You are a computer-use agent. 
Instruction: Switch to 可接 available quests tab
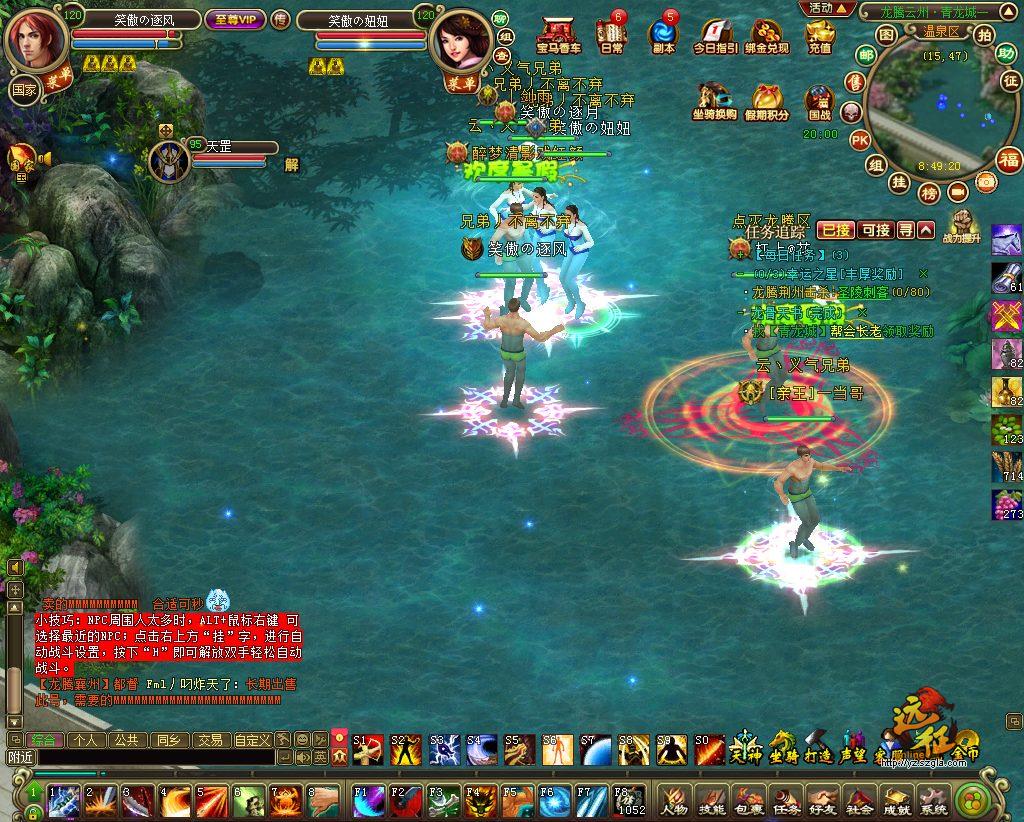[x=875, y=230]
